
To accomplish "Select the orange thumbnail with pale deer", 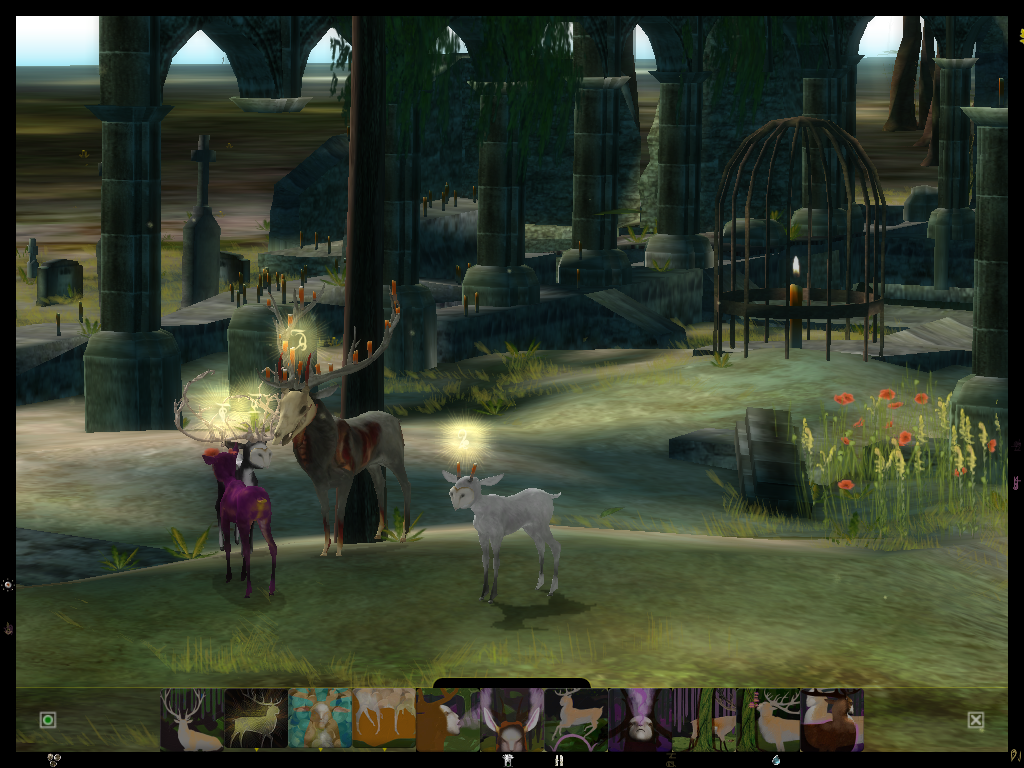I will 384,719.
